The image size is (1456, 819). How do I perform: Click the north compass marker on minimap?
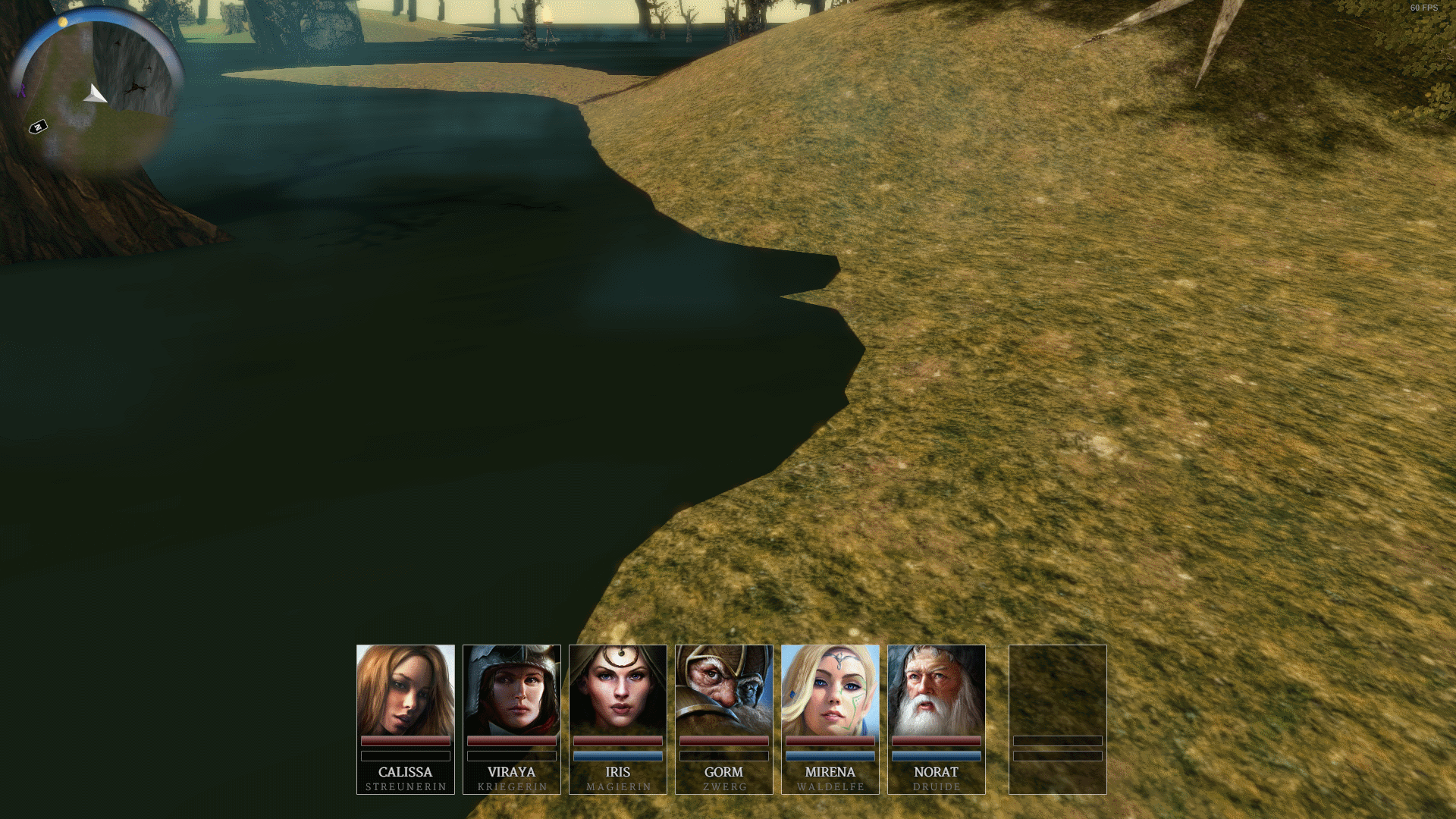point(38,127)
